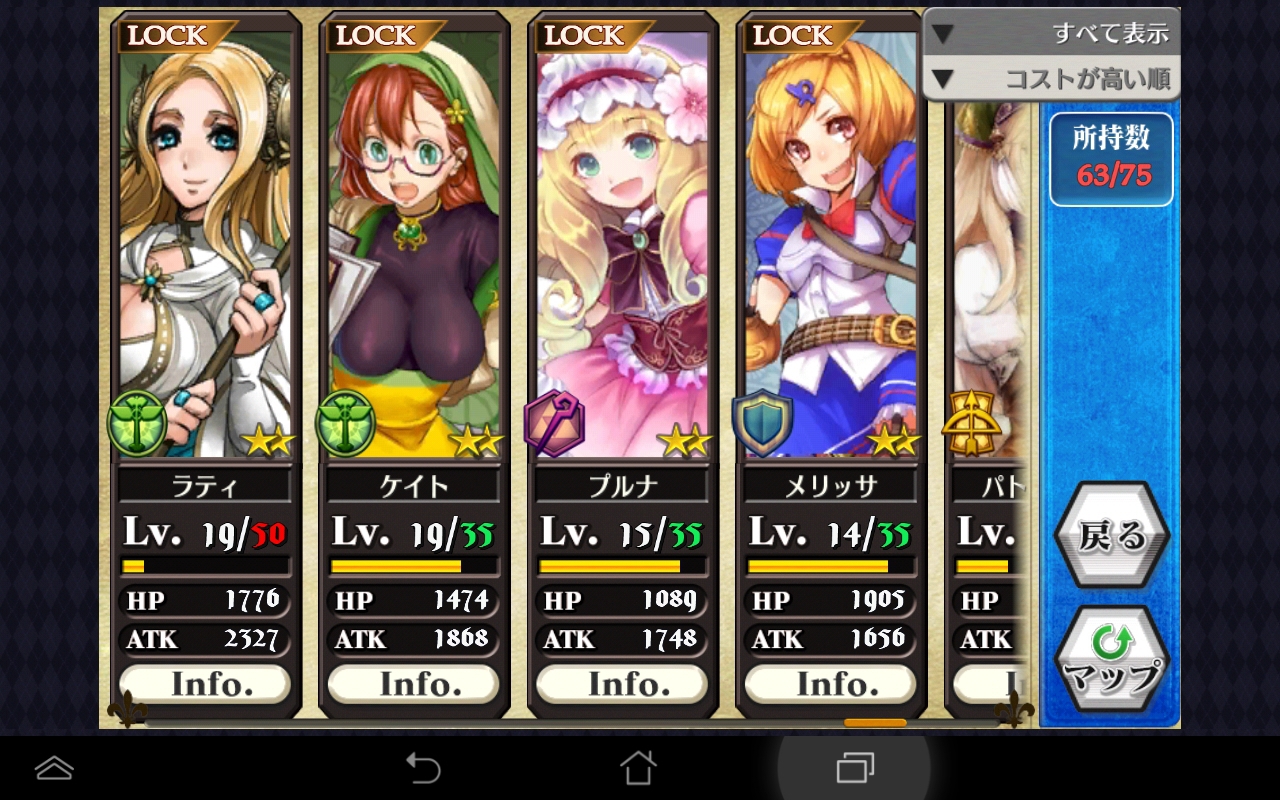Open Info. for プルナ

[621, 684]
